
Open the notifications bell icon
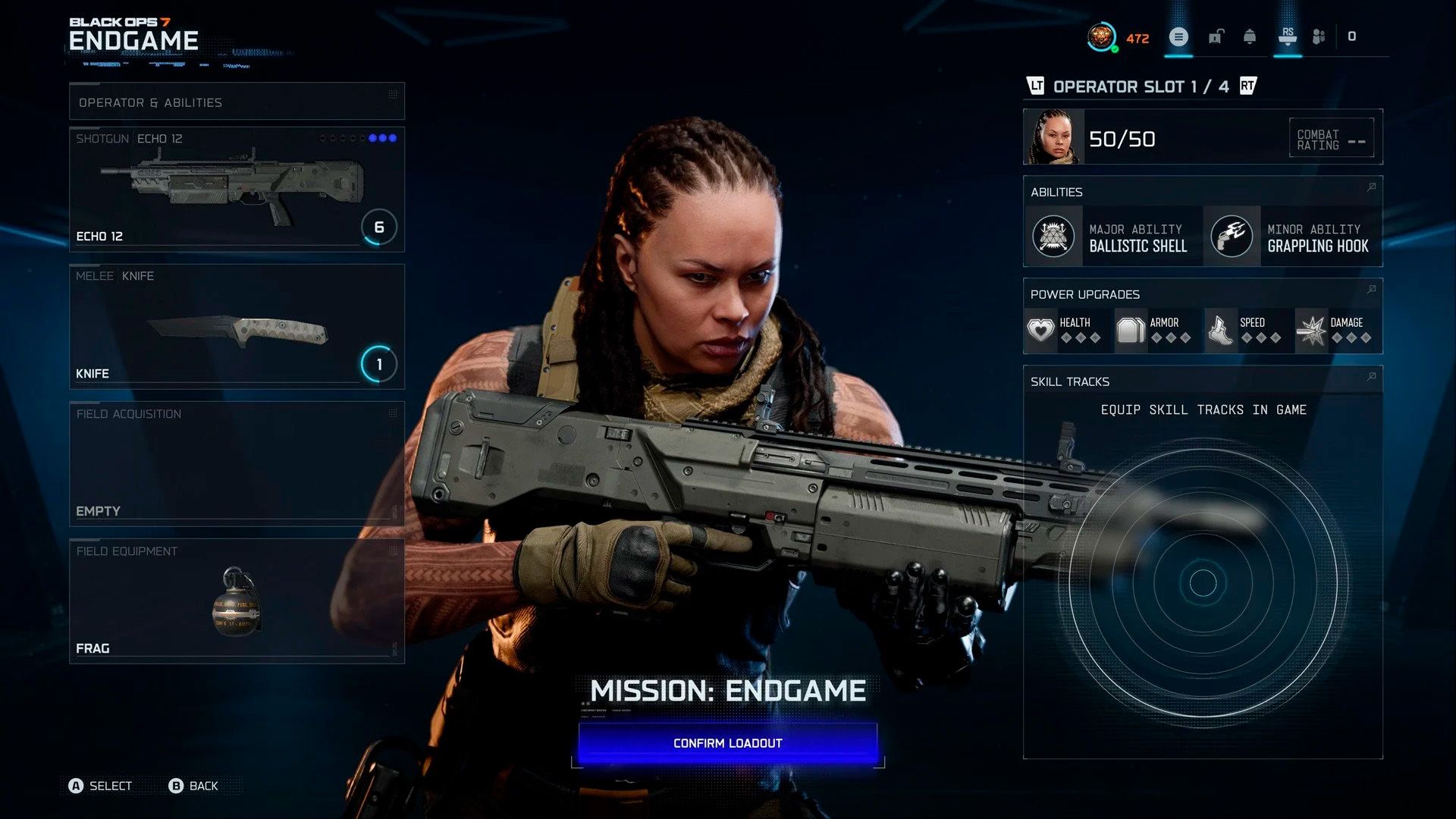pos(1251,36)
